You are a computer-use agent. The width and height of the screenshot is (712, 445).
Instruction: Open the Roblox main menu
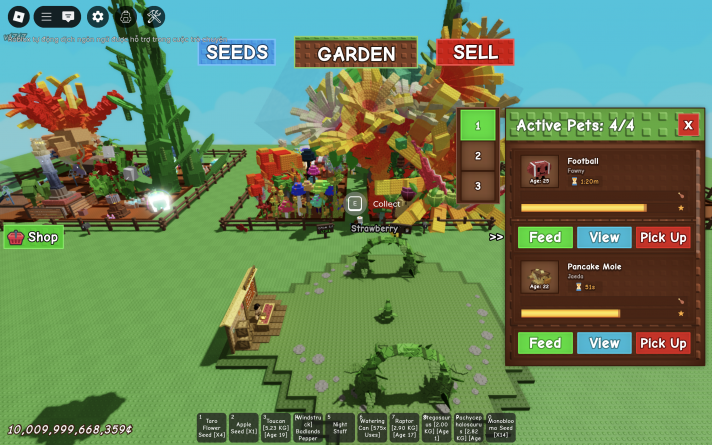point(16,16)
